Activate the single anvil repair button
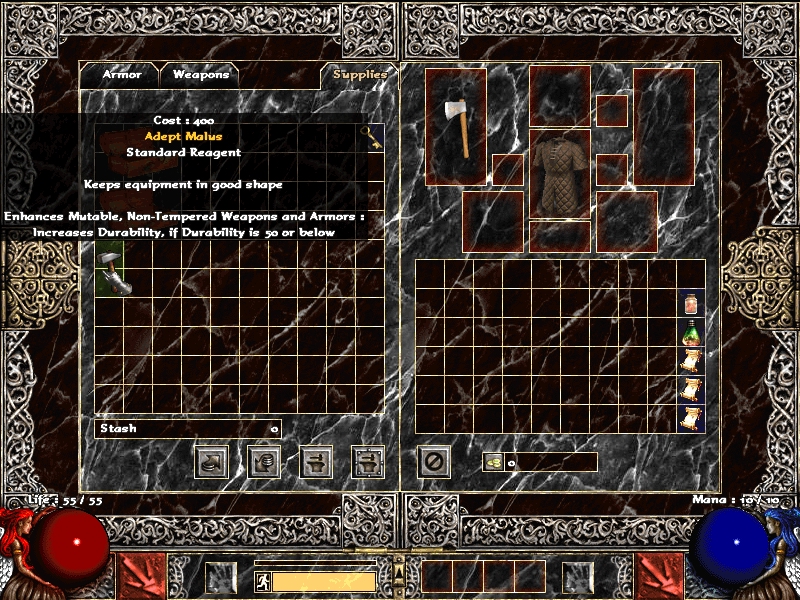Viewport: 800px width, 600px height. click(x=316, y=461)
